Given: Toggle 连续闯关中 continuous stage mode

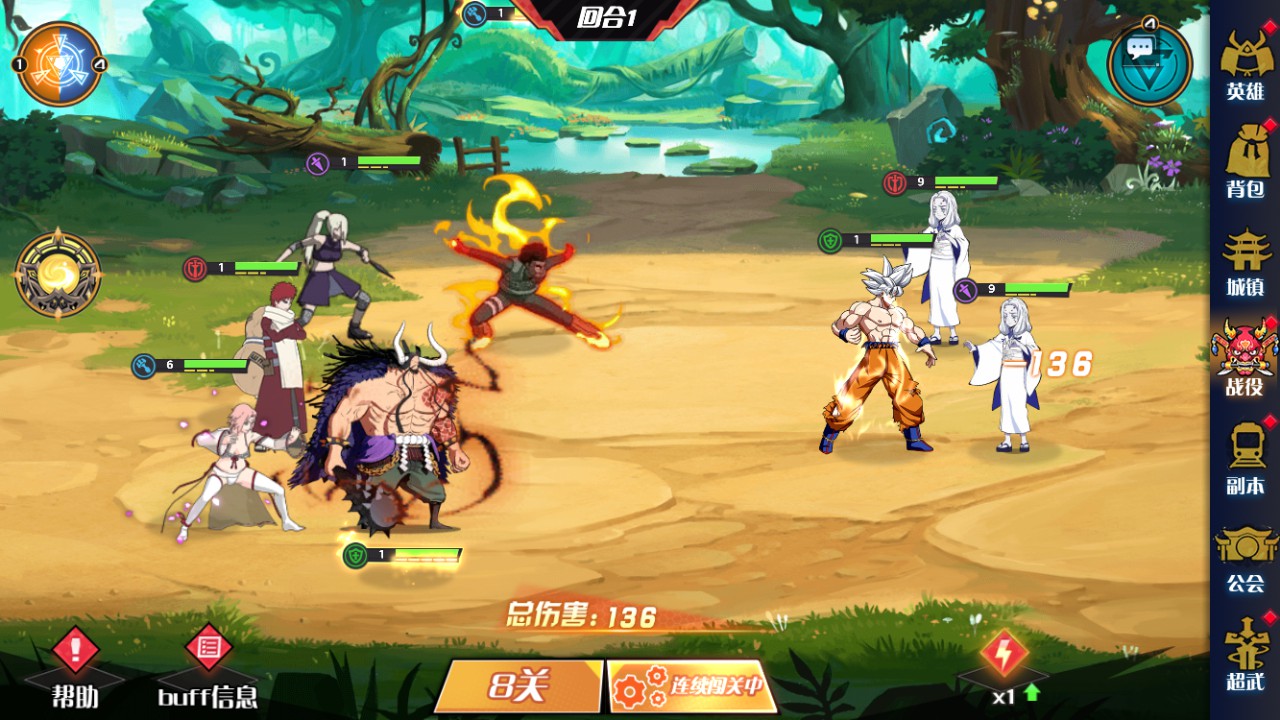Looking at the screenshot, I should coord(692,686).
